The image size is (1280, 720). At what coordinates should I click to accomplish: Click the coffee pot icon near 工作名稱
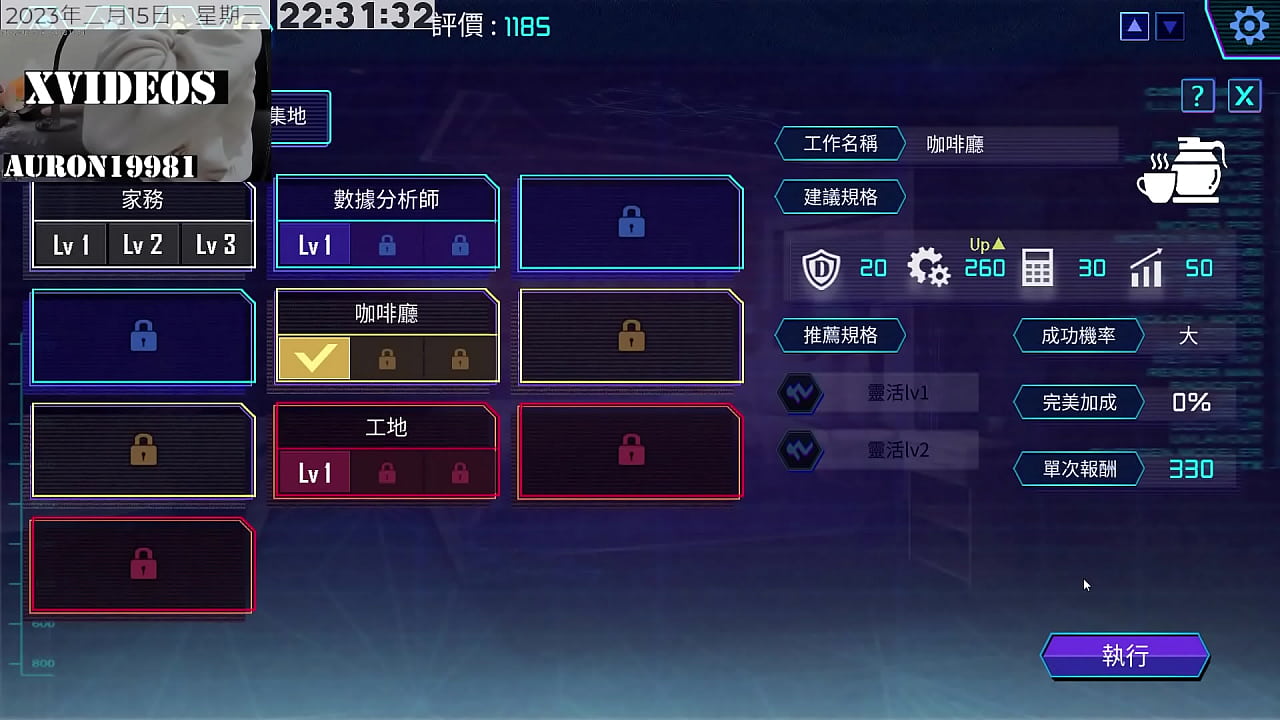[1181, 172]
